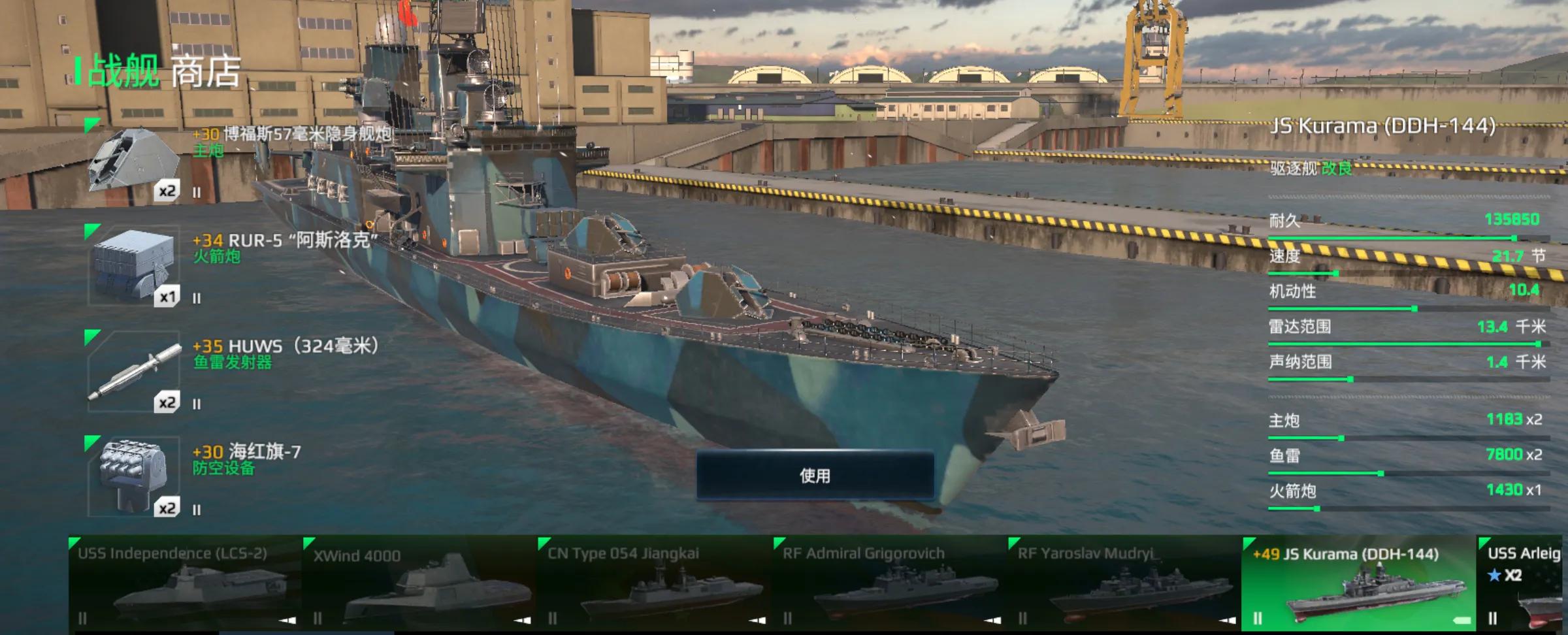1568x635 pixels.
Task: Select the XWind 4000 ship card
Action: tap(419, 583)
